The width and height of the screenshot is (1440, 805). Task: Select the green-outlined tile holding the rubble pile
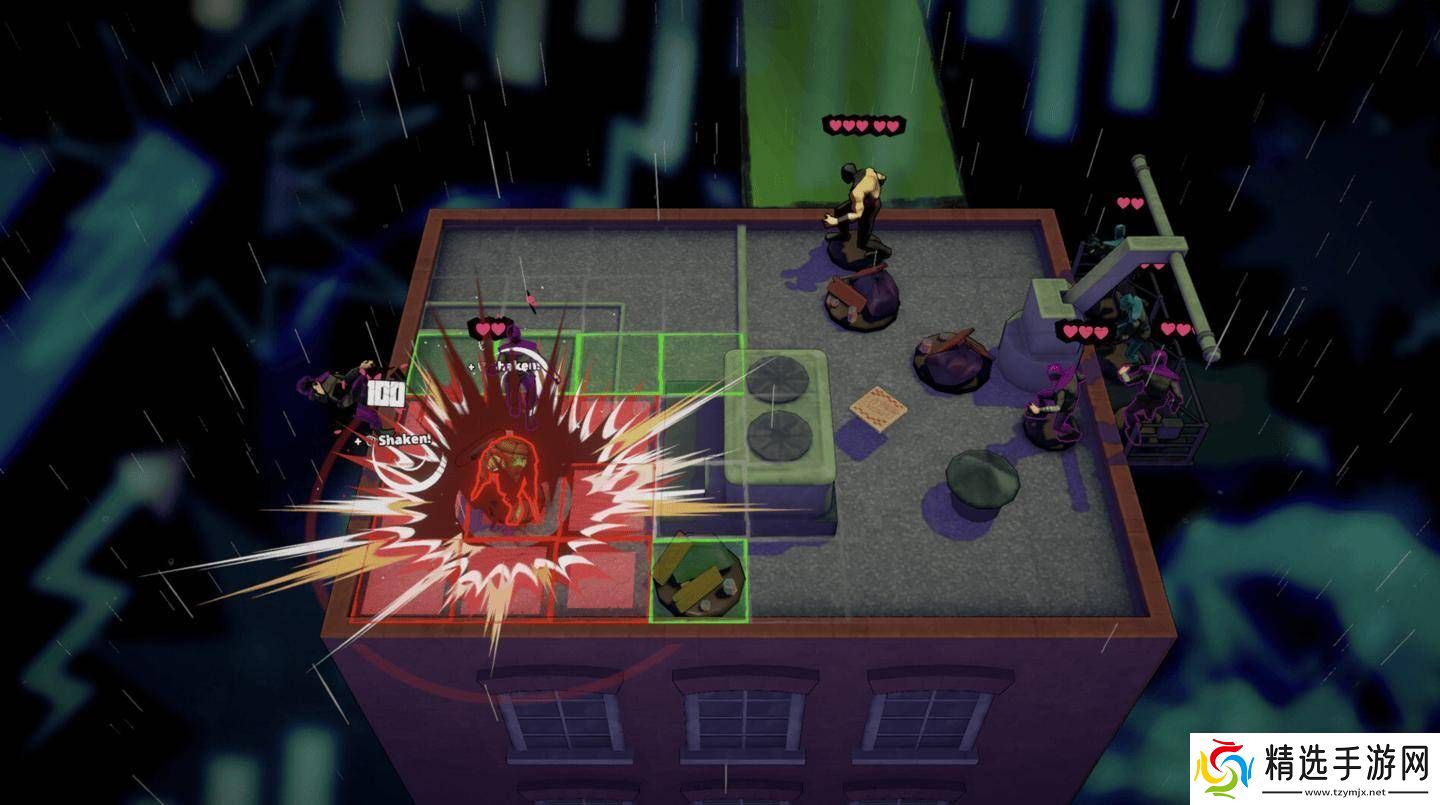click(698, 581)
